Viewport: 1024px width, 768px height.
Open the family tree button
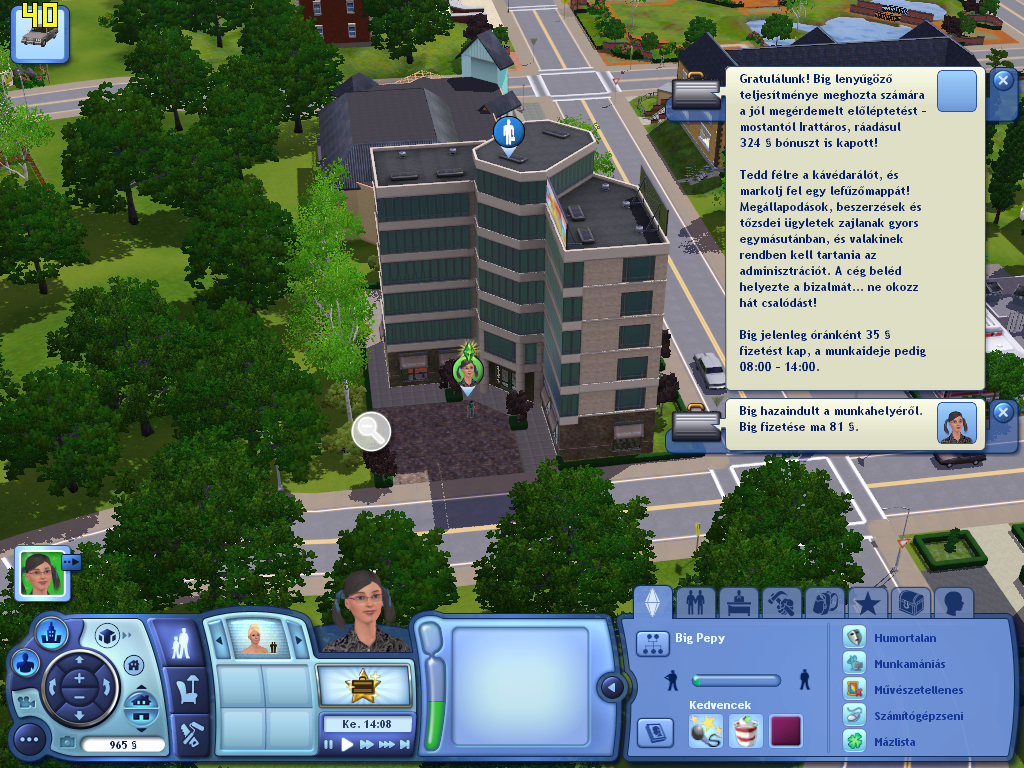coord(652,643)
